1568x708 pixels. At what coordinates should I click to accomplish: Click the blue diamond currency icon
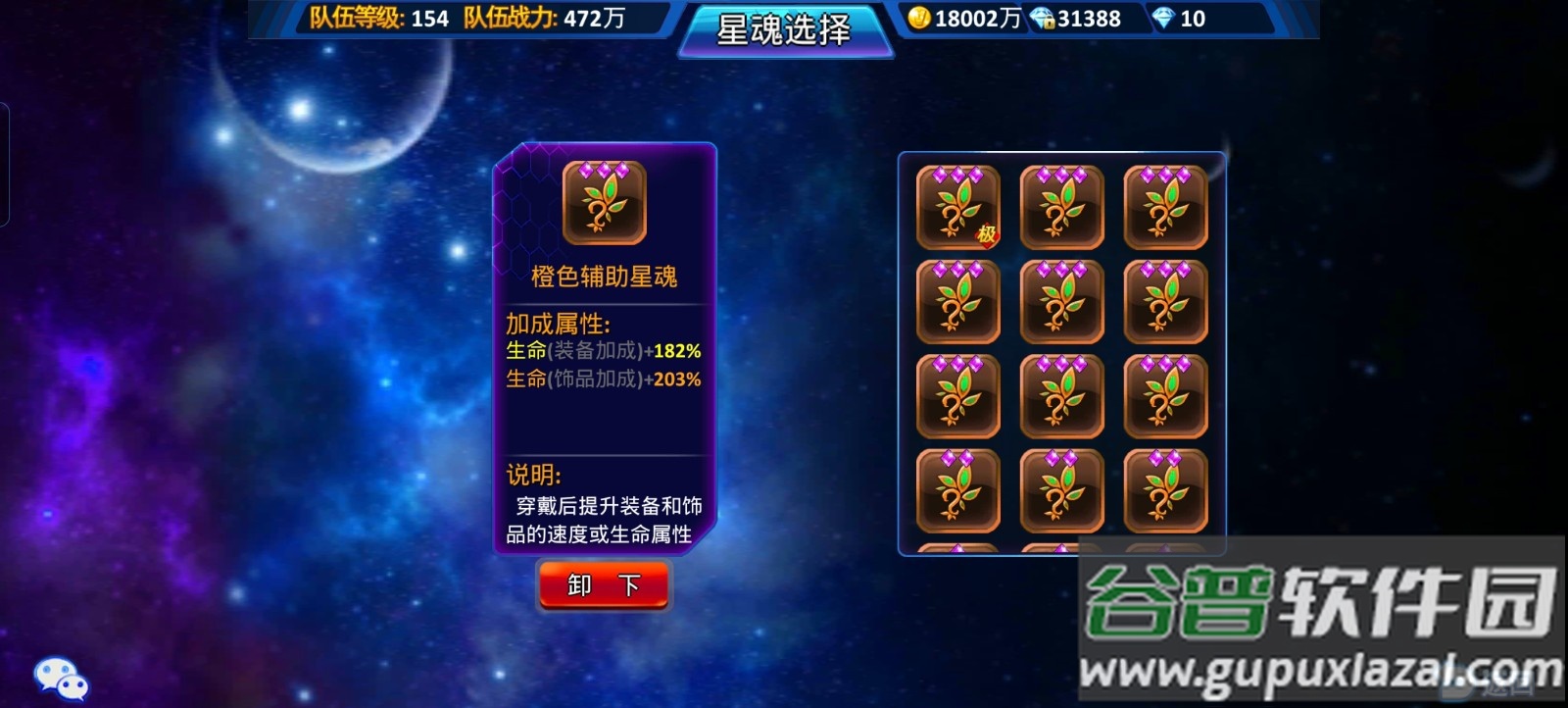click(x=1162, y=18)
